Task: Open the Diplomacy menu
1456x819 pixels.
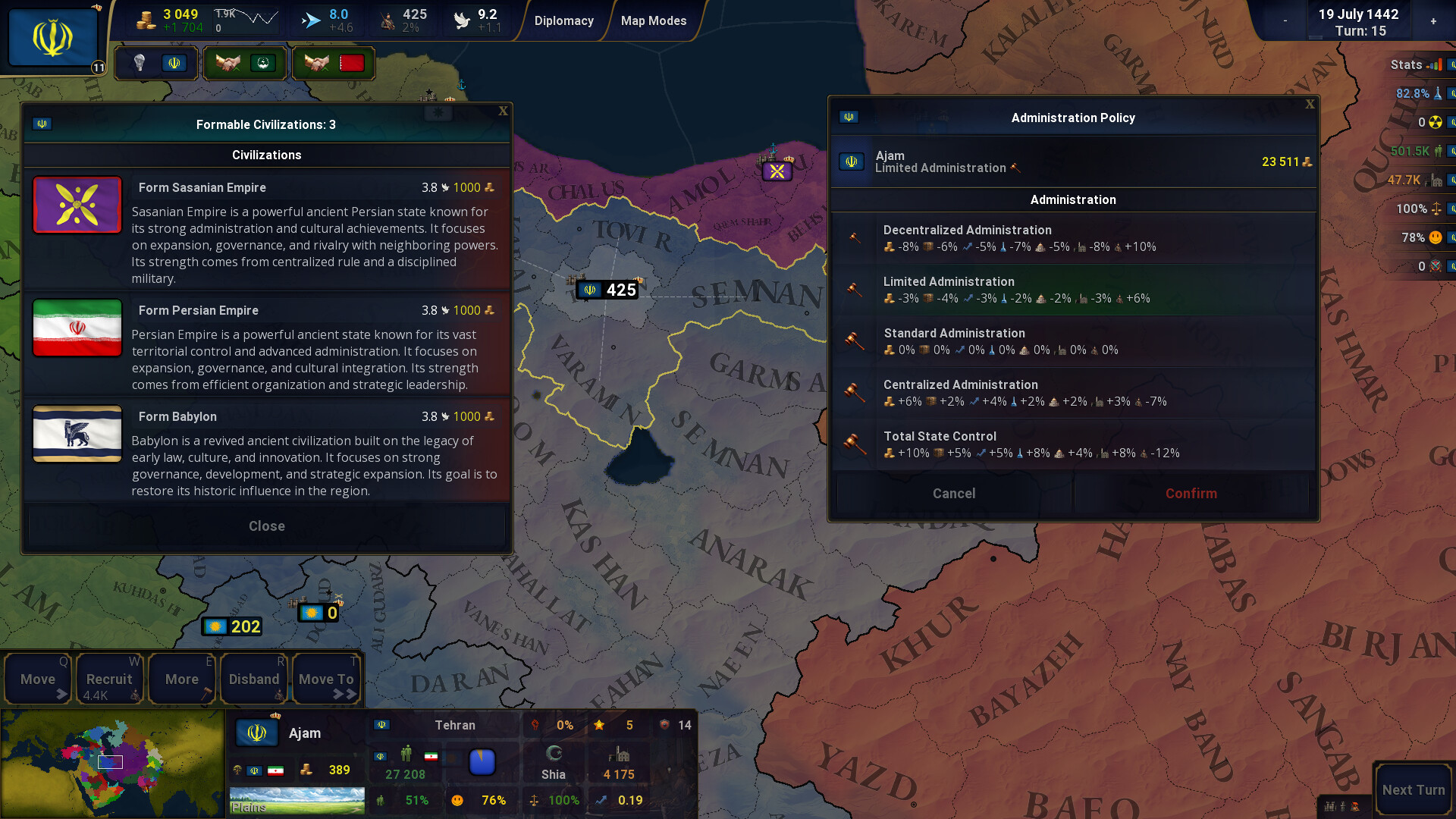Action: pyautogui.click(x=564, y=20)
